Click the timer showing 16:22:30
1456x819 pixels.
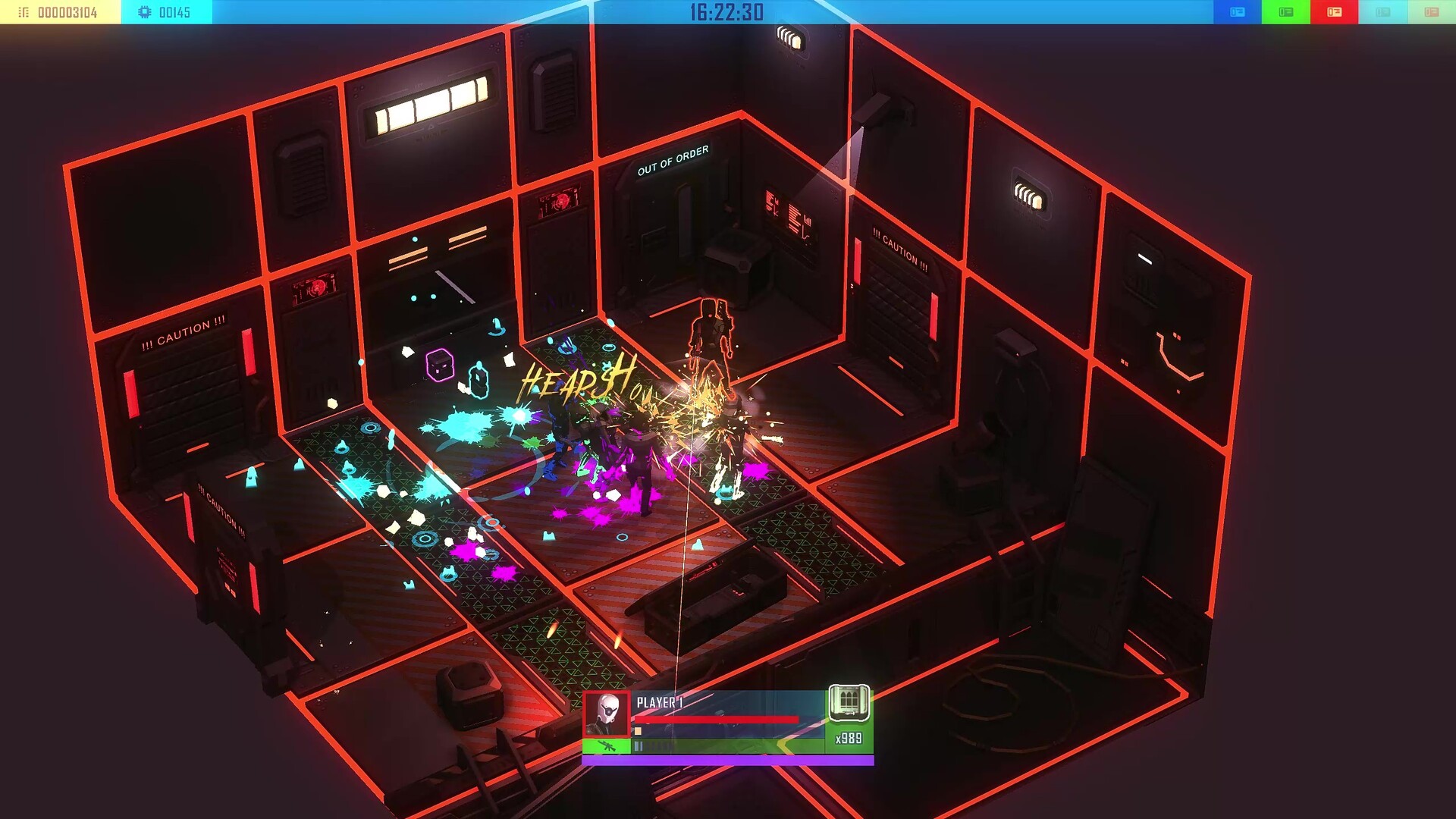click(x=728, y=12)
